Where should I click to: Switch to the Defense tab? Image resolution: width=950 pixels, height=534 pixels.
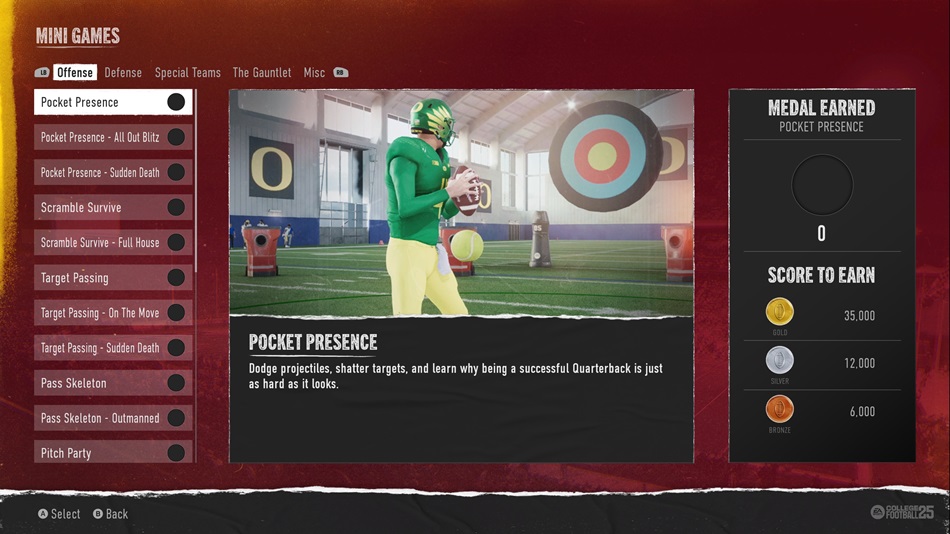[123, 73]
